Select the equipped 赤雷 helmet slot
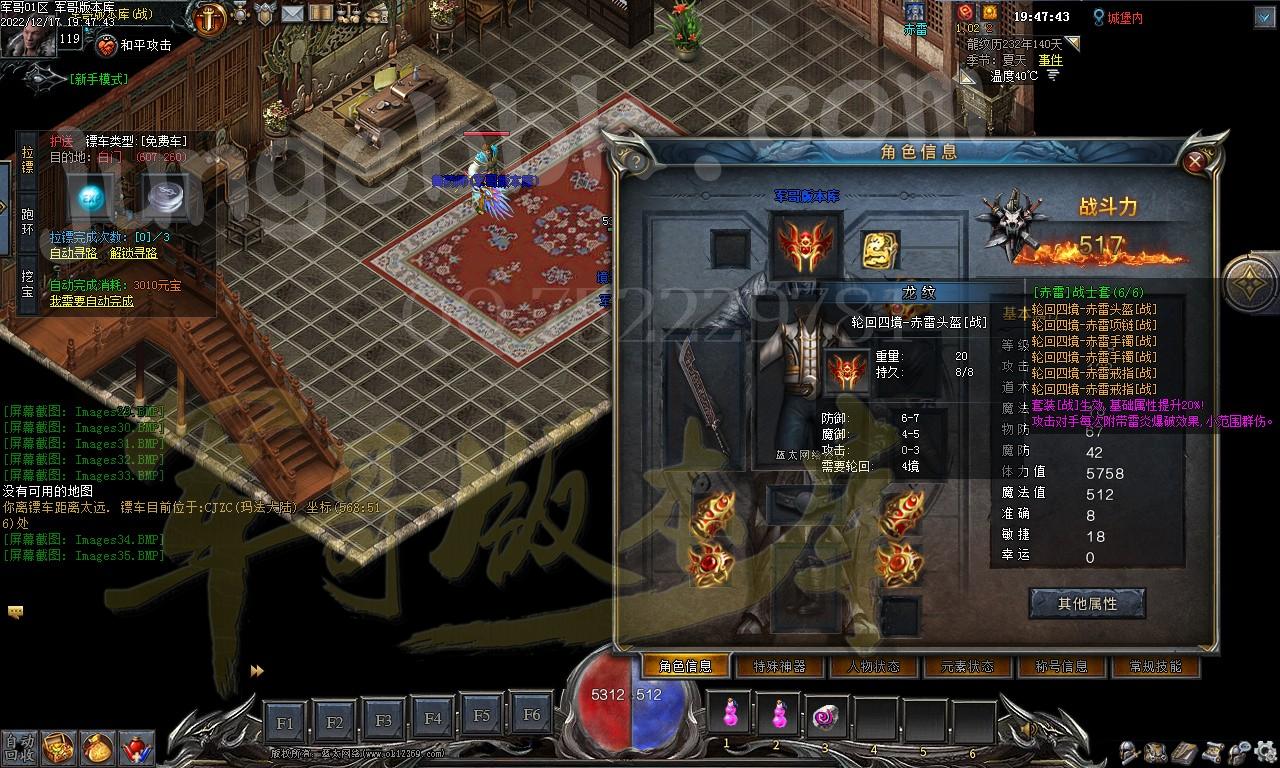Screen dimensions: 1280x768 pyautogui.click(x=805, y=245)
